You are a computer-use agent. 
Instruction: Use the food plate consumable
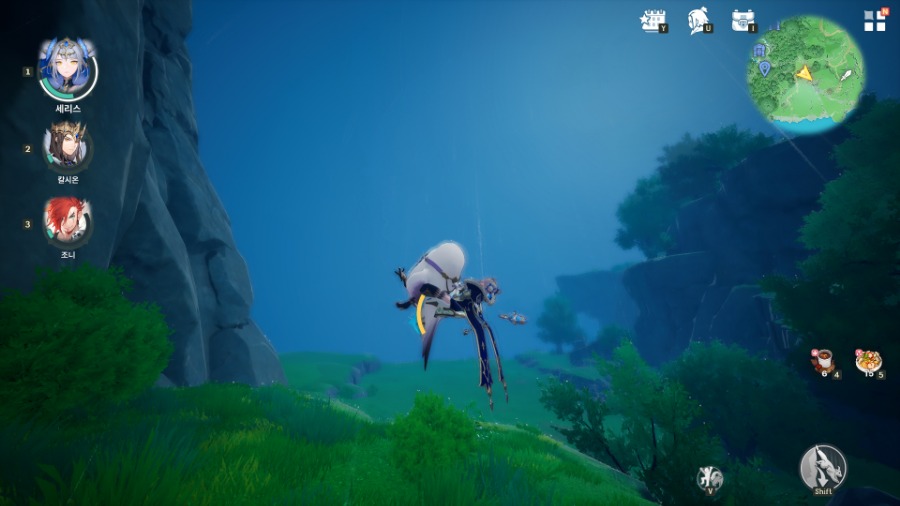[x=867, y=360]
